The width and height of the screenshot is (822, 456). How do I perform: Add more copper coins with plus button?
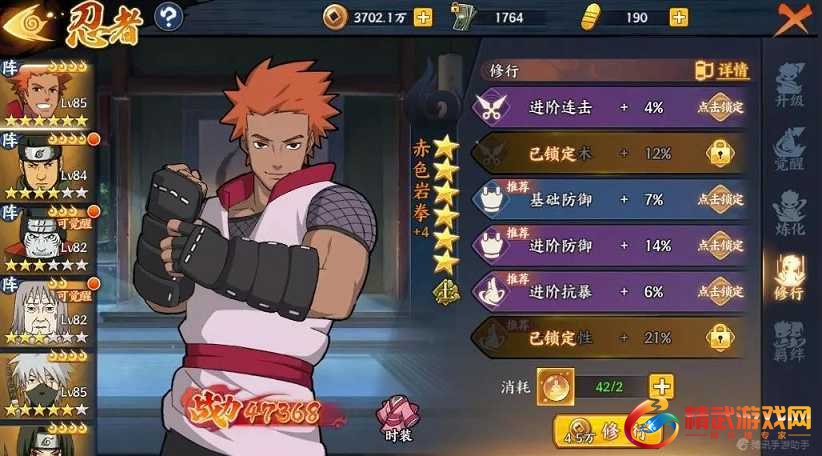[423, 16]
